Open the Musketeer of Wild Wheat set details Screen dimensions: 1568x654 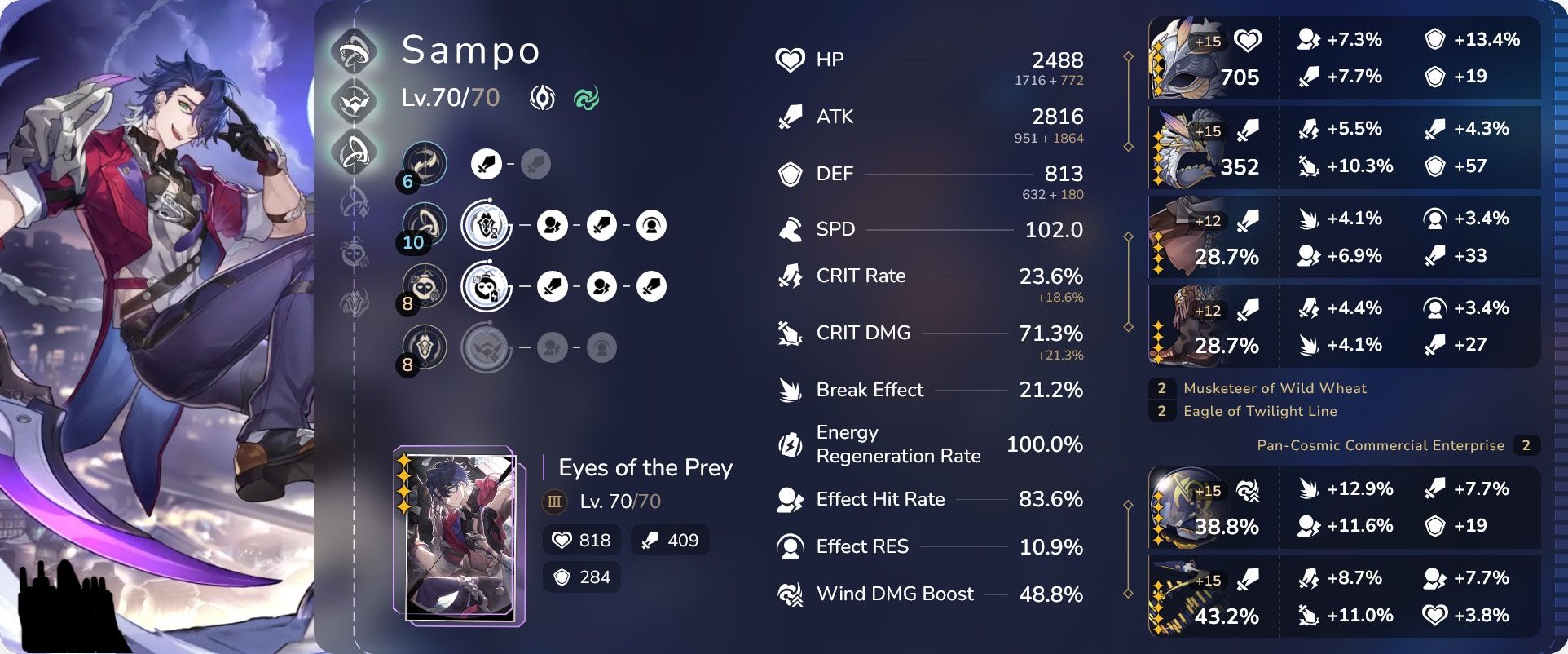[1275, 389]
